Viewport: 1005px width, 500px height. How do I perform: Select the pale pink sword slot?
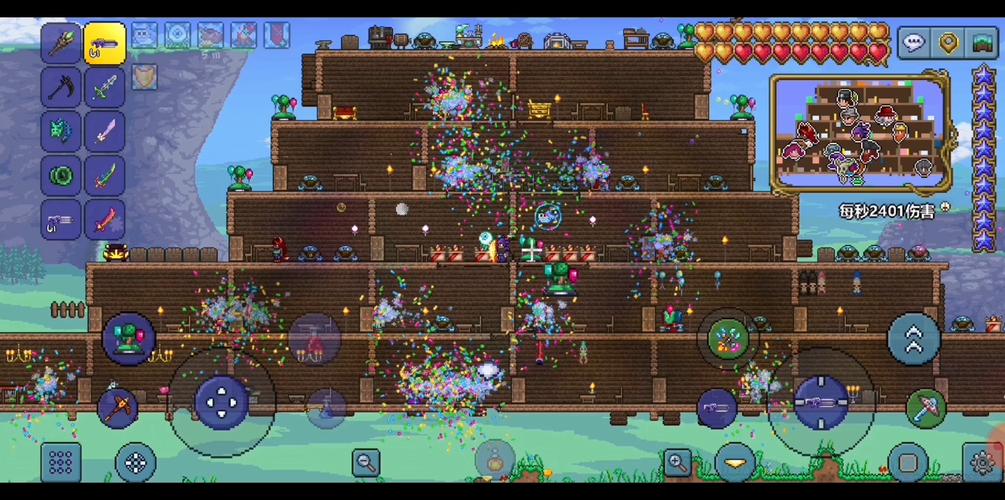104,131
